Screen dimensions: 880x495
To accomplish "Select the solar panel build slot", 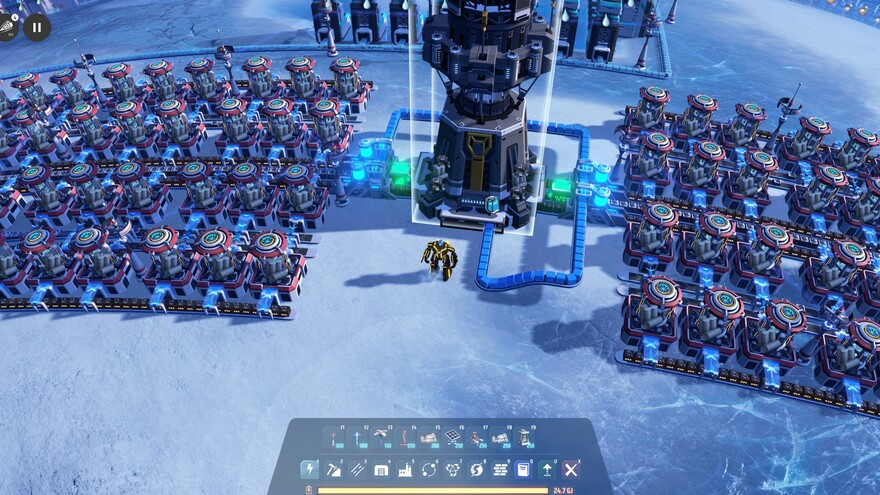I will [x=453, y=438].
